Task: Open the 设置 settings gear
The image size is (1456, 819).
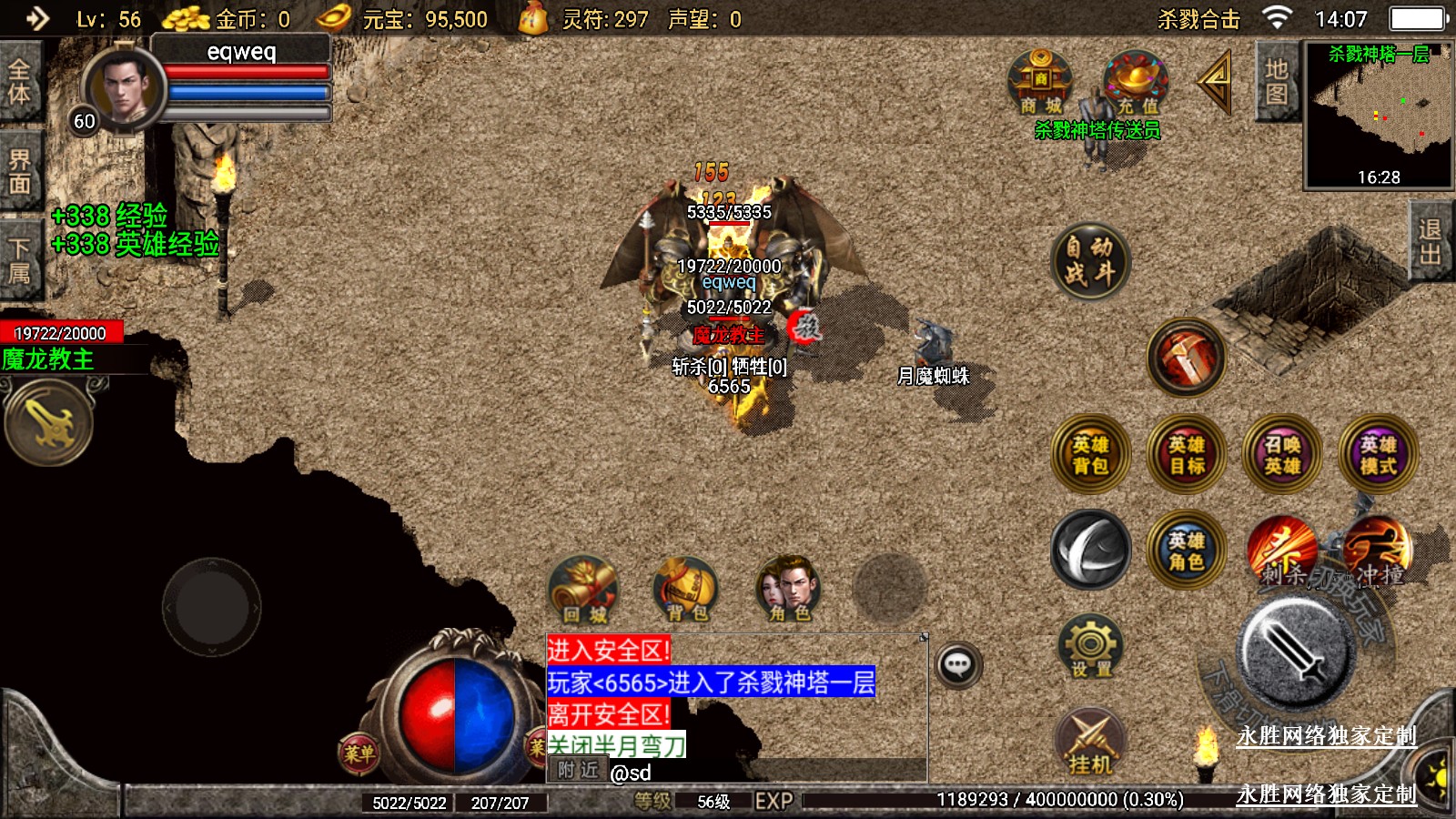Action: 1090,647
